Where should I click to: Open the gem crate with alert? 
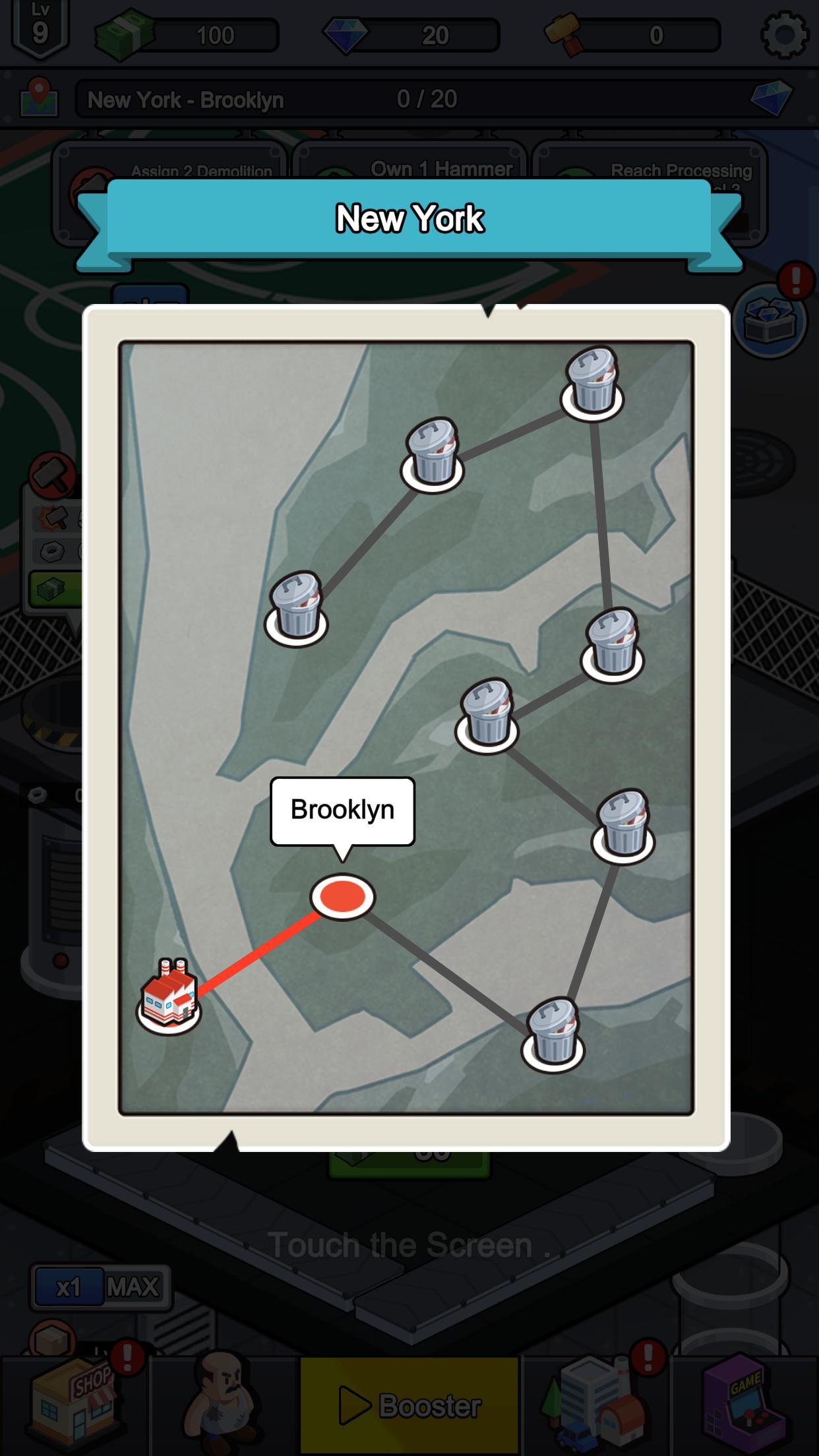(770, 320)
